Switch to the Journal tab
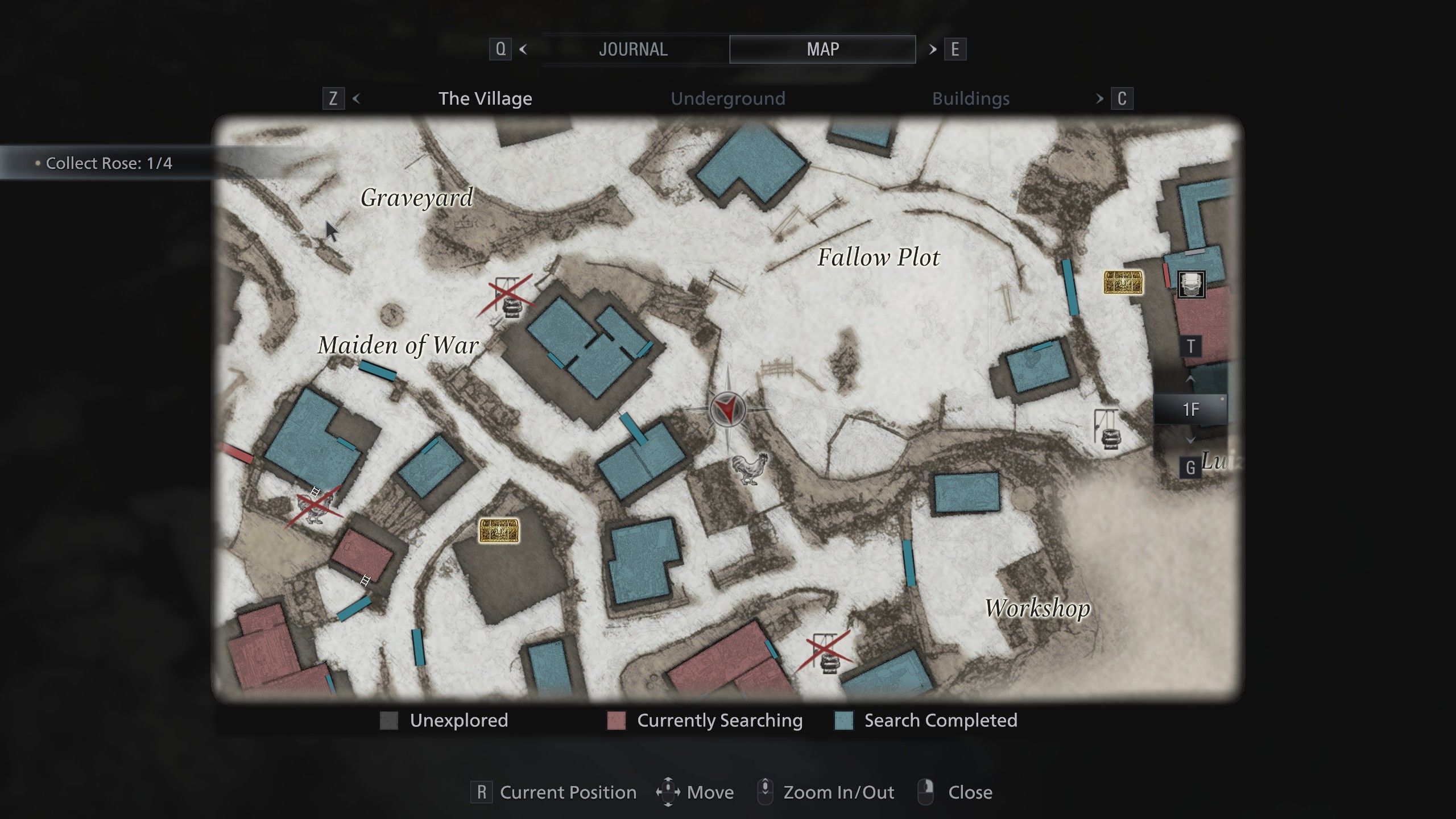1456x819 pixels. point(633,49)
